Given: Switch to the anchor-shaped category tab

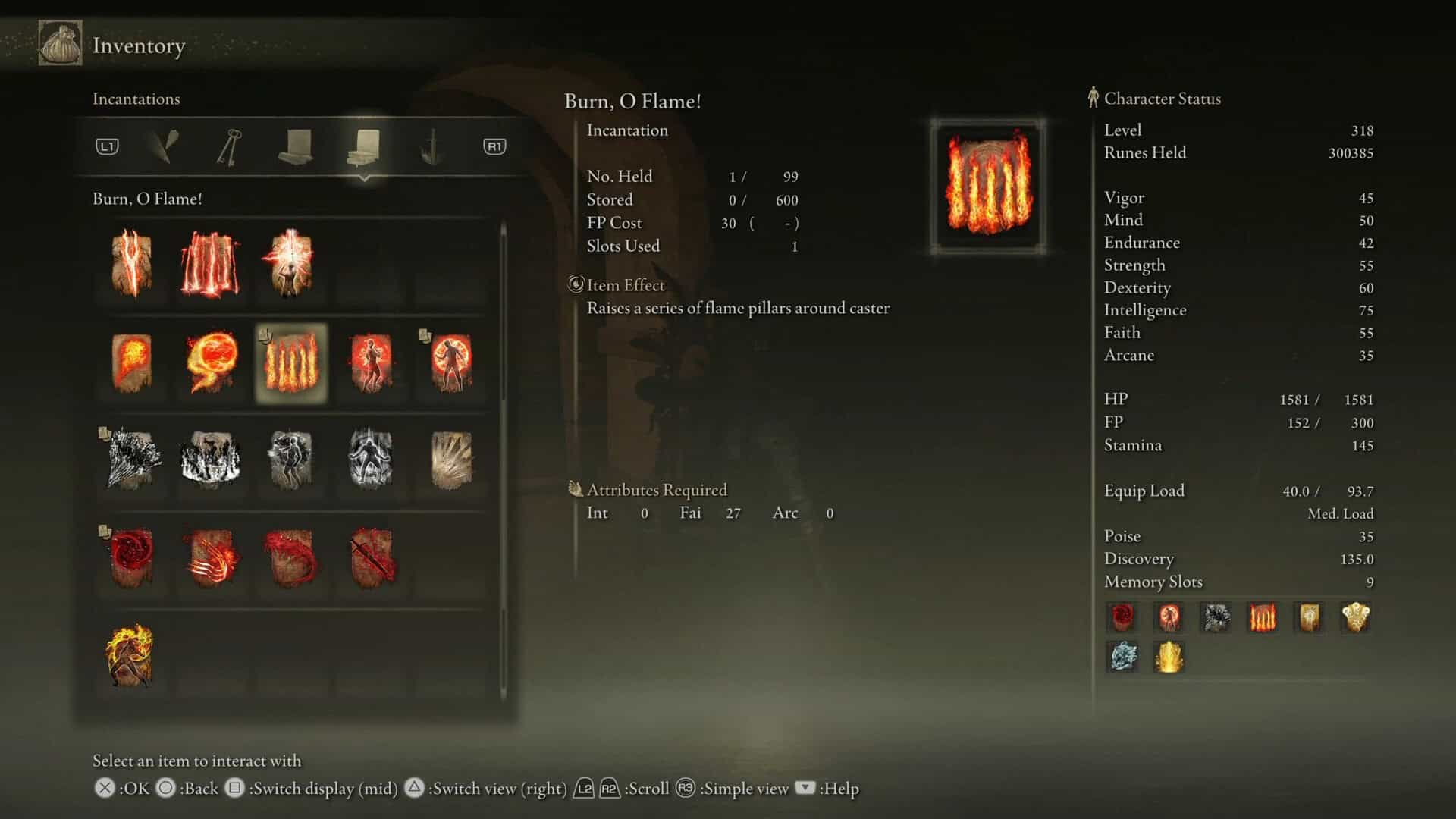Looking at the screenshot, I should click(x=431, y=146).
